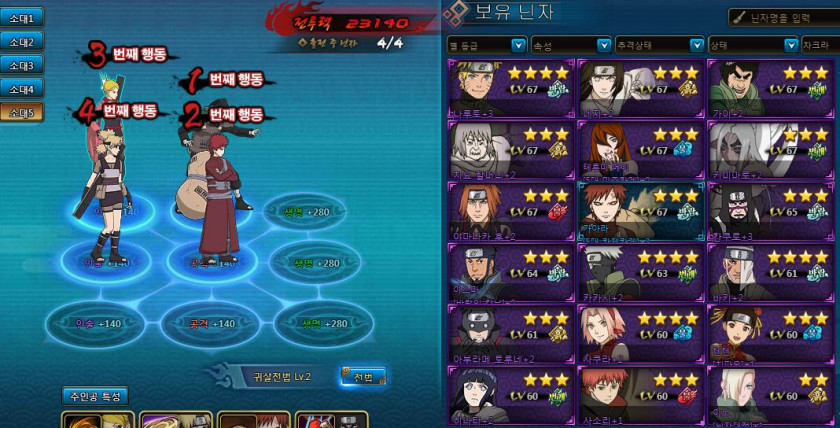Open the 별 등급 star grade dropdown
This screenshot has width=840, height=428.
coord(487,45)
